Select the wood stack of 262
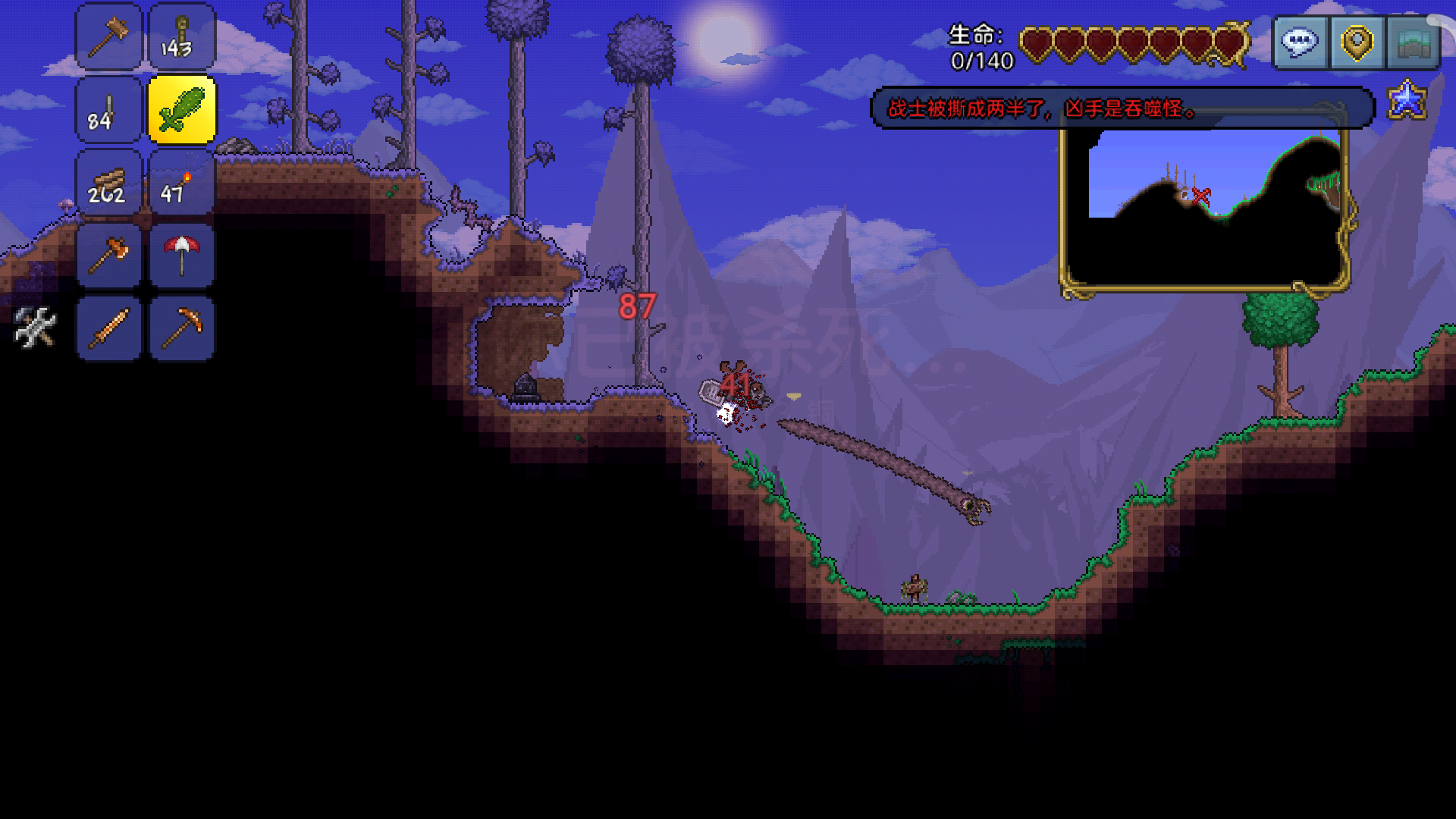This screenshot has height=819, width=1456. coord(109,183)
